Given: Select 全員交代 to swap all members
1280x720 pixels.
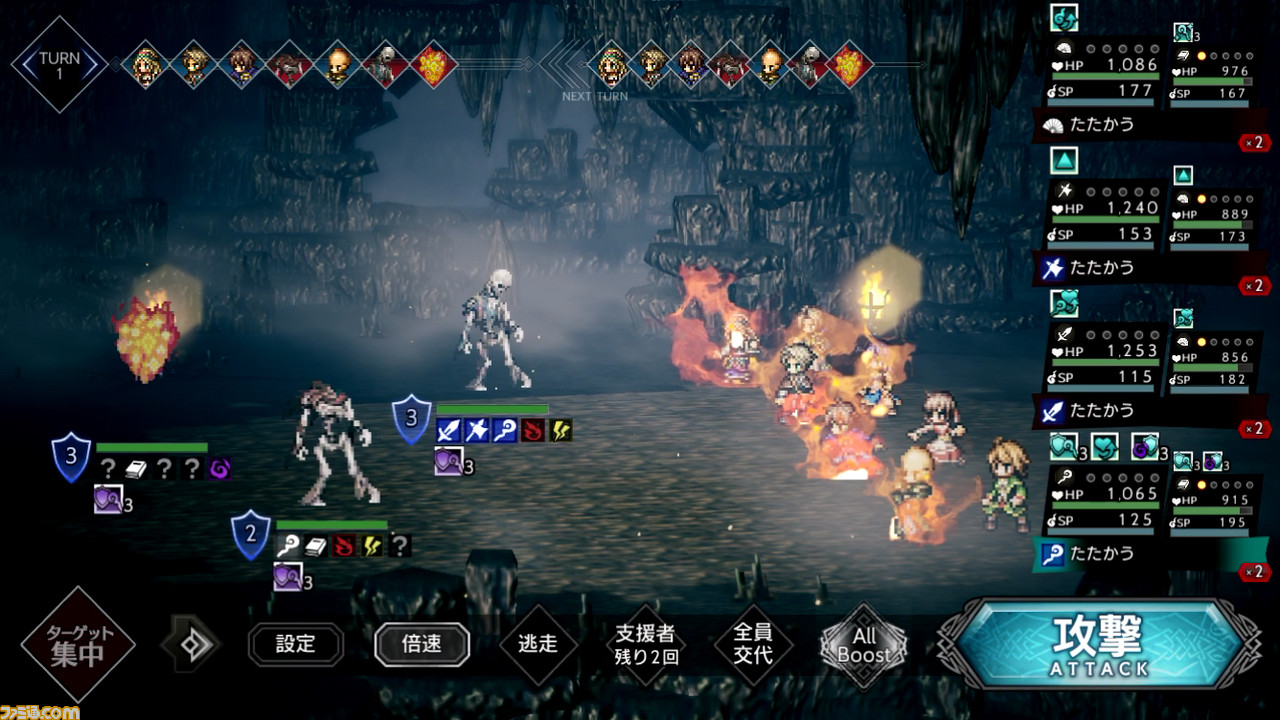Looking at the screenshot, I should [x=752, y=644].
